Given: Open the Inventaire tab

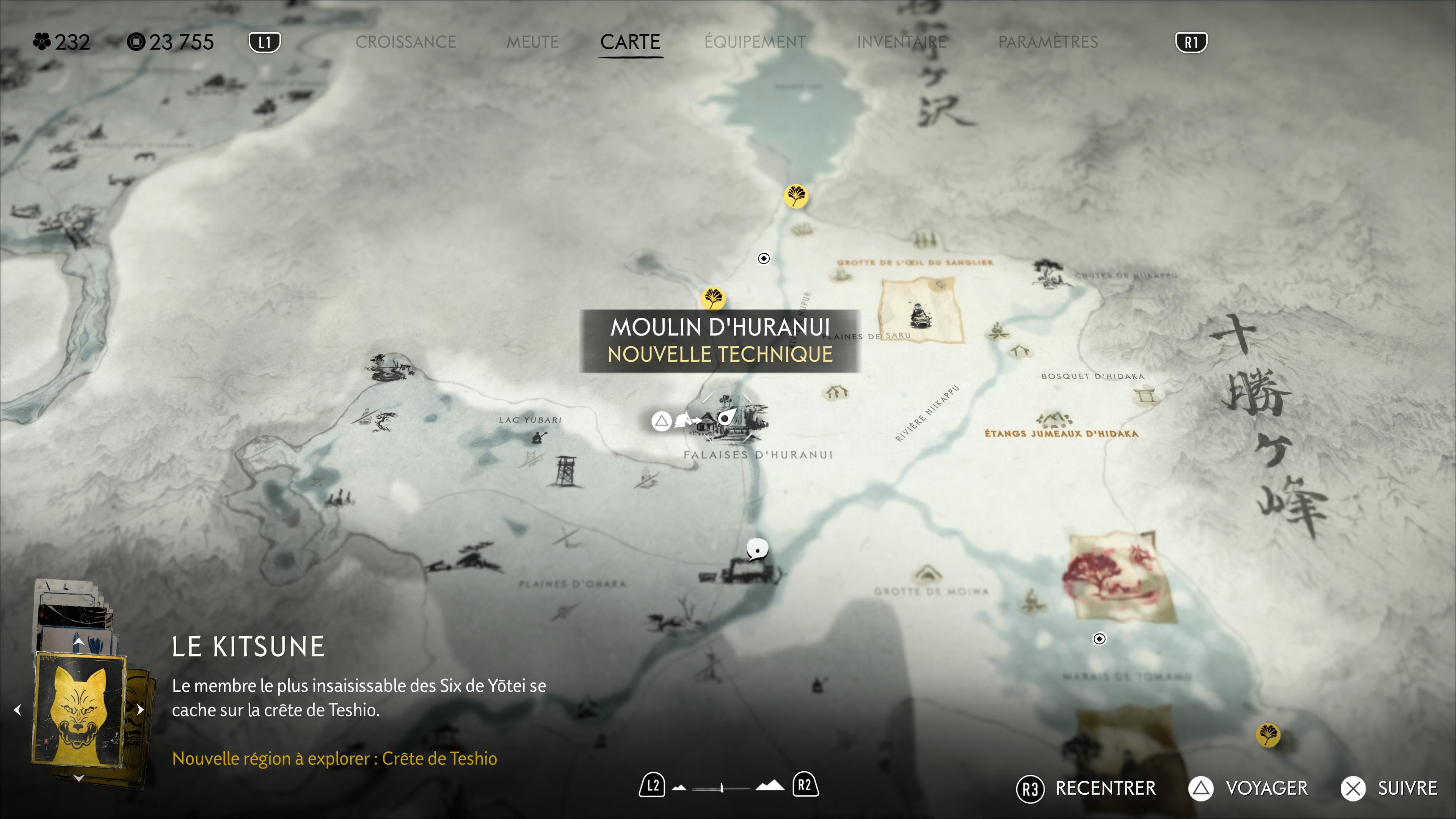Looking at the screenshot, I should [902, 42].
